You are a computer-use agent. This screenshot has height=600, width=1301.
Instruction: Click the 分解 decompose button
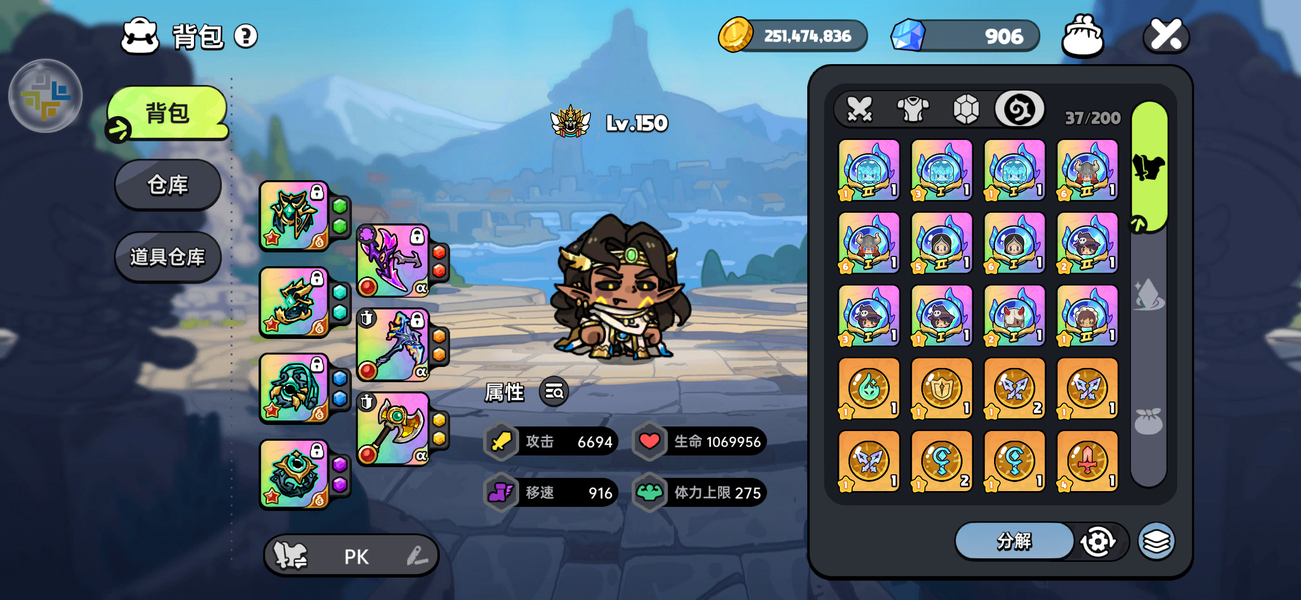click(1014, 541)
